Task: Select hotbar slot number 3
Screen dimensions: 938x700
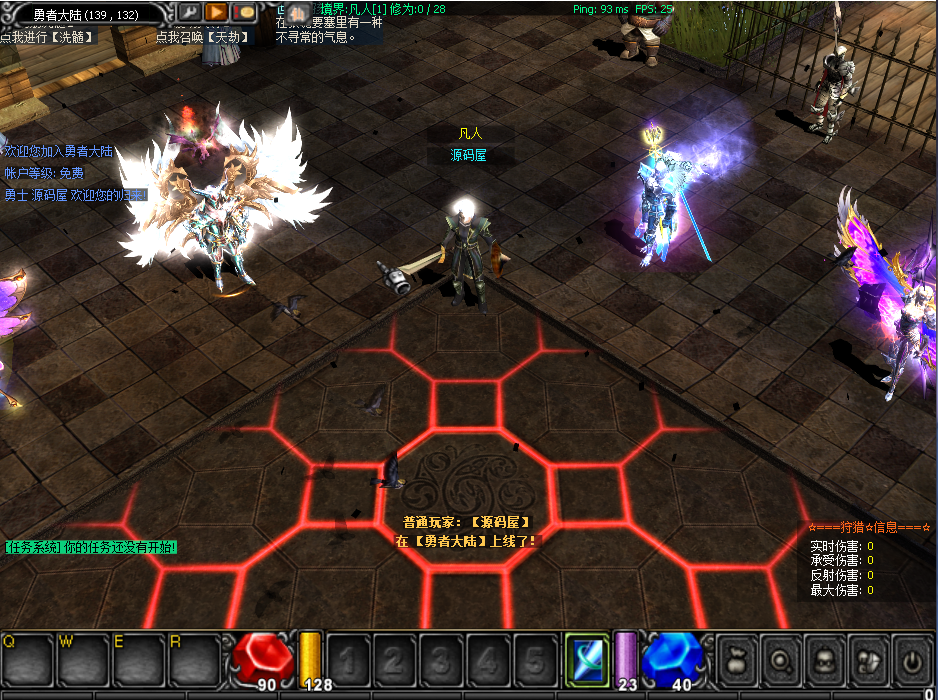Action: [440, 660]
